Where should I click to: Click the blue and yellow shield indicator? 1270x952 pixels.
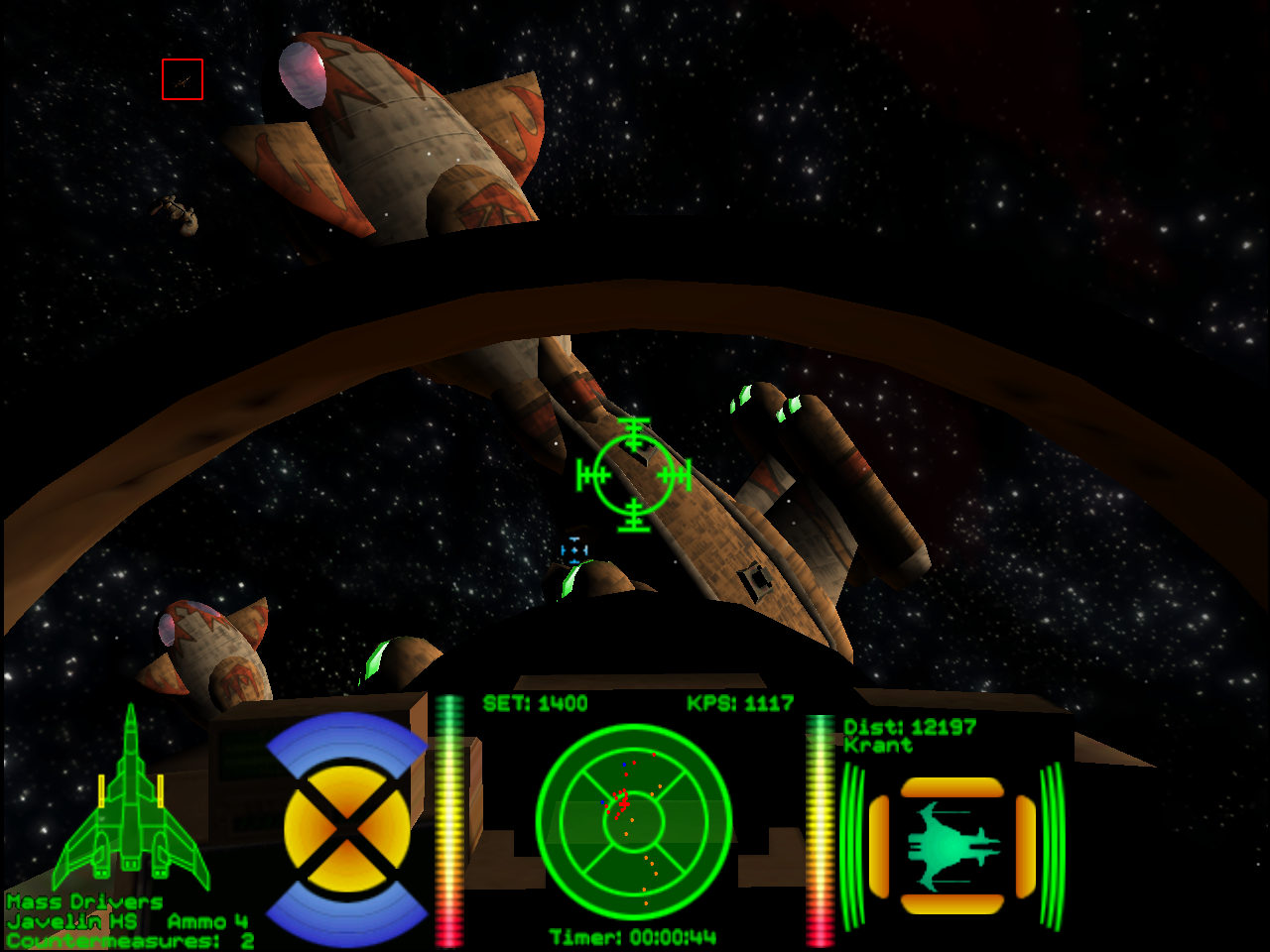click(x=346, y=829)
